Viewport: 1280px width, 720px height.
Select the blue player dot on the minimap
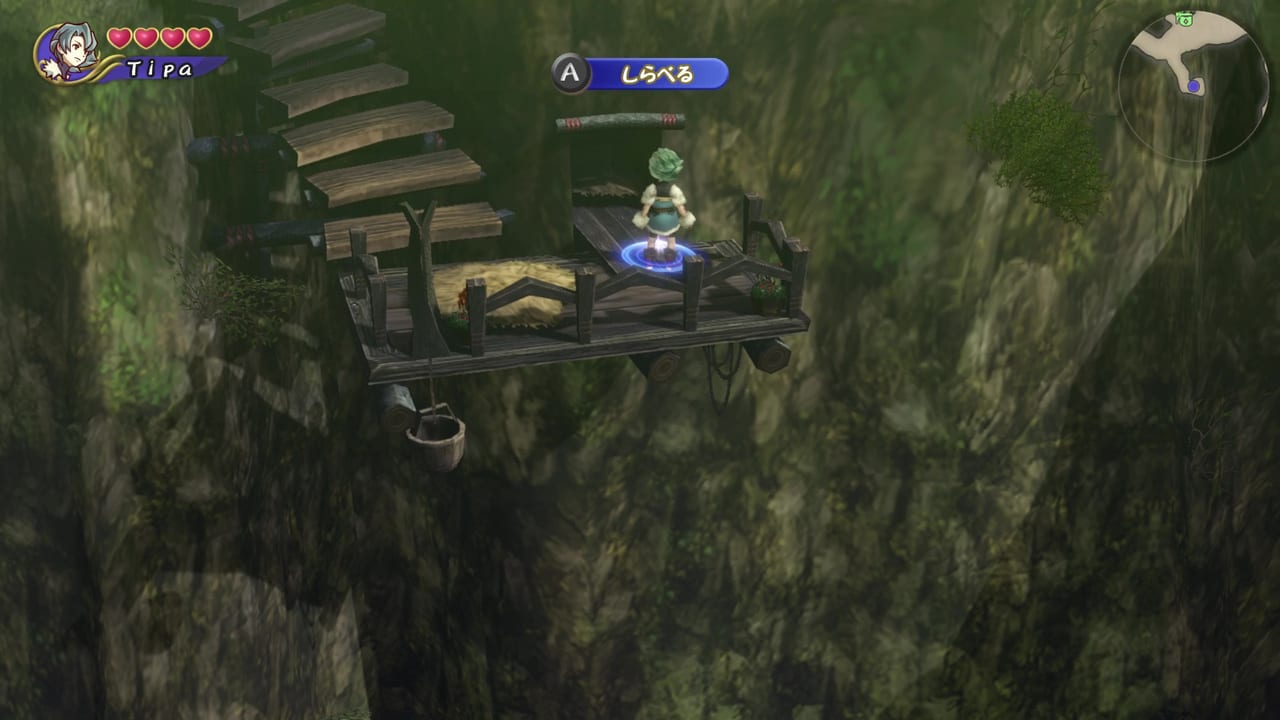point(1193,86)
